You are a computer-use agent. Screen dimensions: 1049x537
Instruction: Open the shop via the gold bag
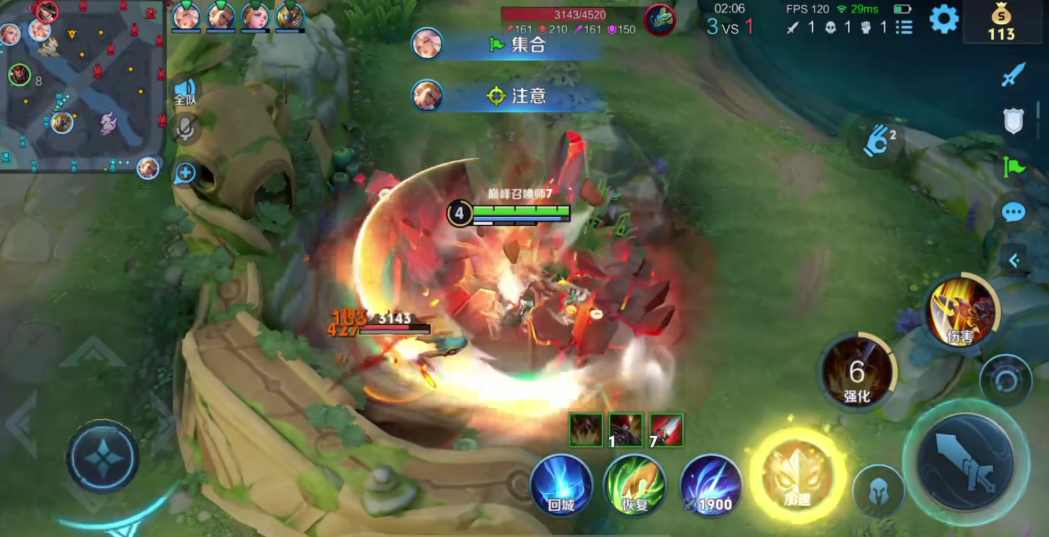click(x=1001, y=22)
